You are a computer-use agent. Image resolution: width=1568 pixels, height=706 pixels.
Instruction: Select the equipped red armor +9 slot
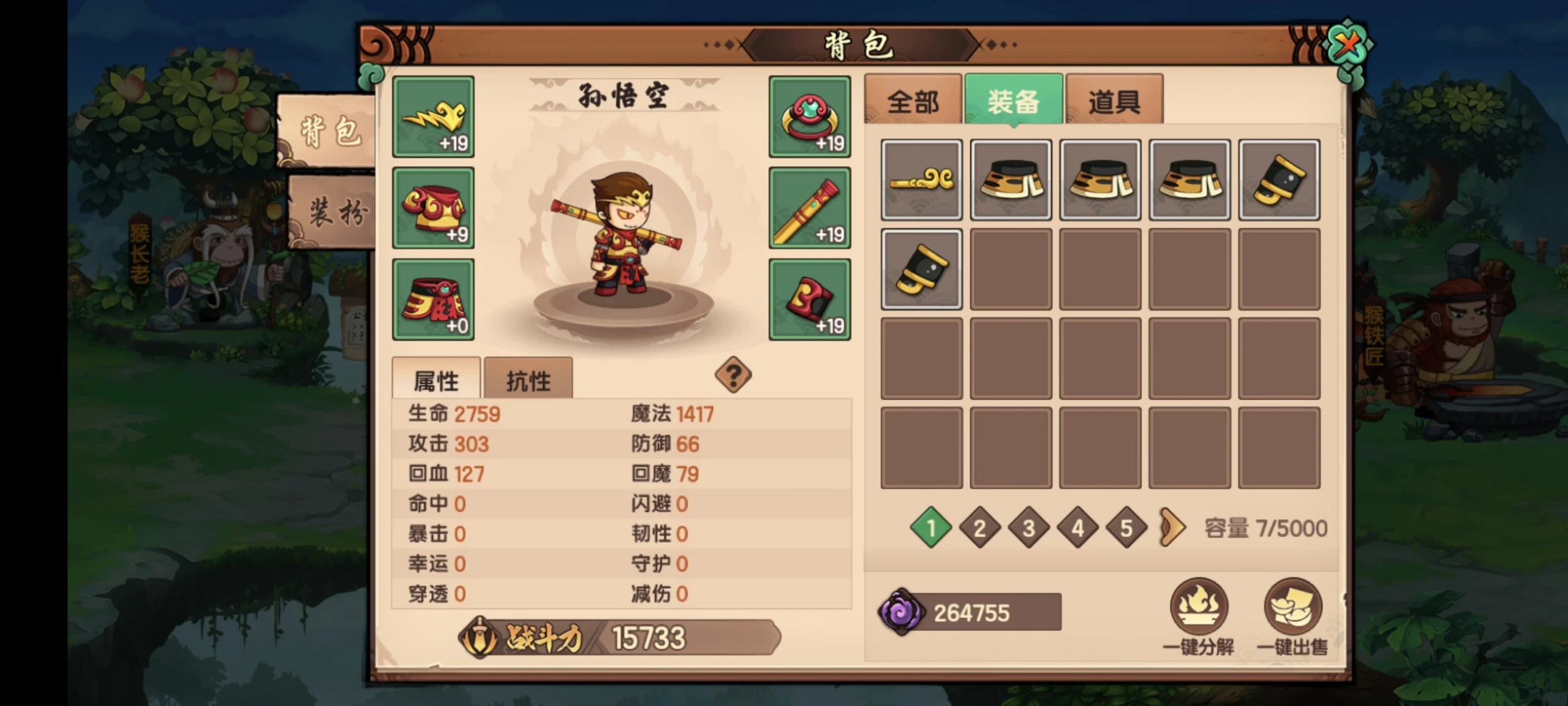(433, 208)
